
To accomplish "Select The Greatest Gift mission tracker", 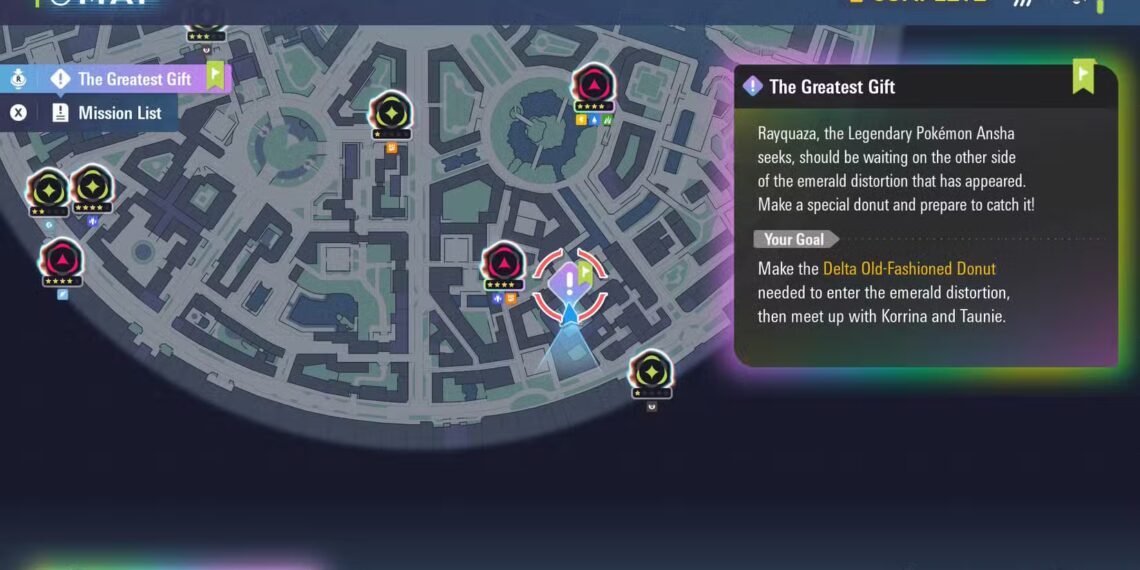I will [x=134, y=79].
